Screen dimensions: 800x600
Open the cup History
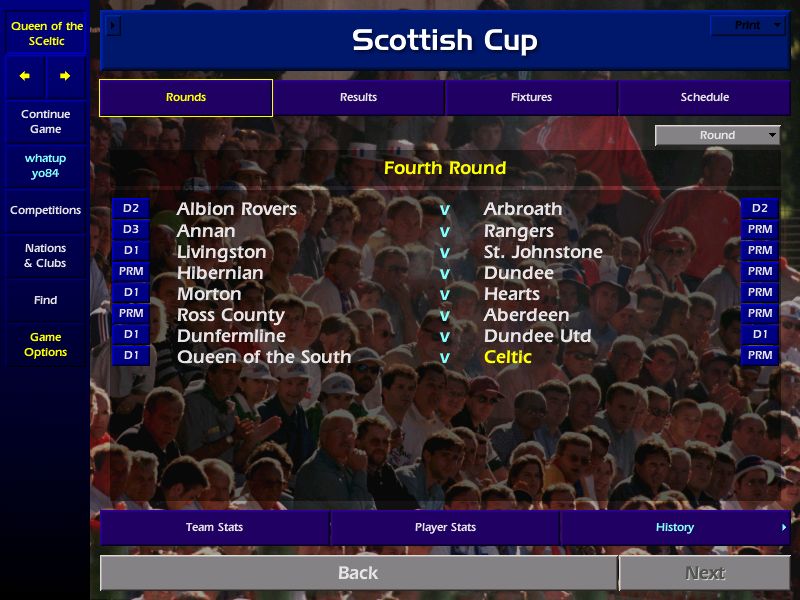pos(675,527)
